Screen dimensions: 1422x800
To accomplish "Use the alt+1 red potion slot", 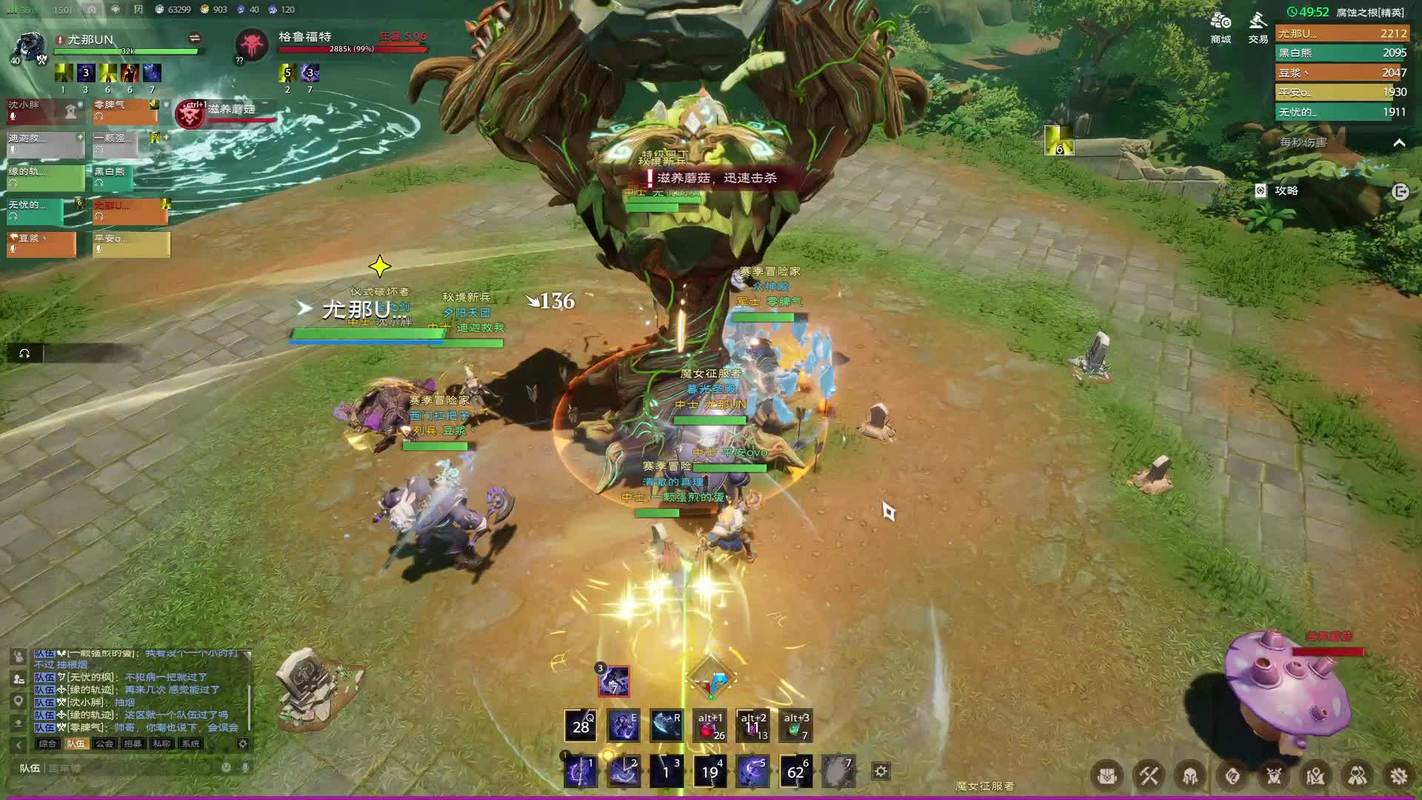I will [710, 727].
